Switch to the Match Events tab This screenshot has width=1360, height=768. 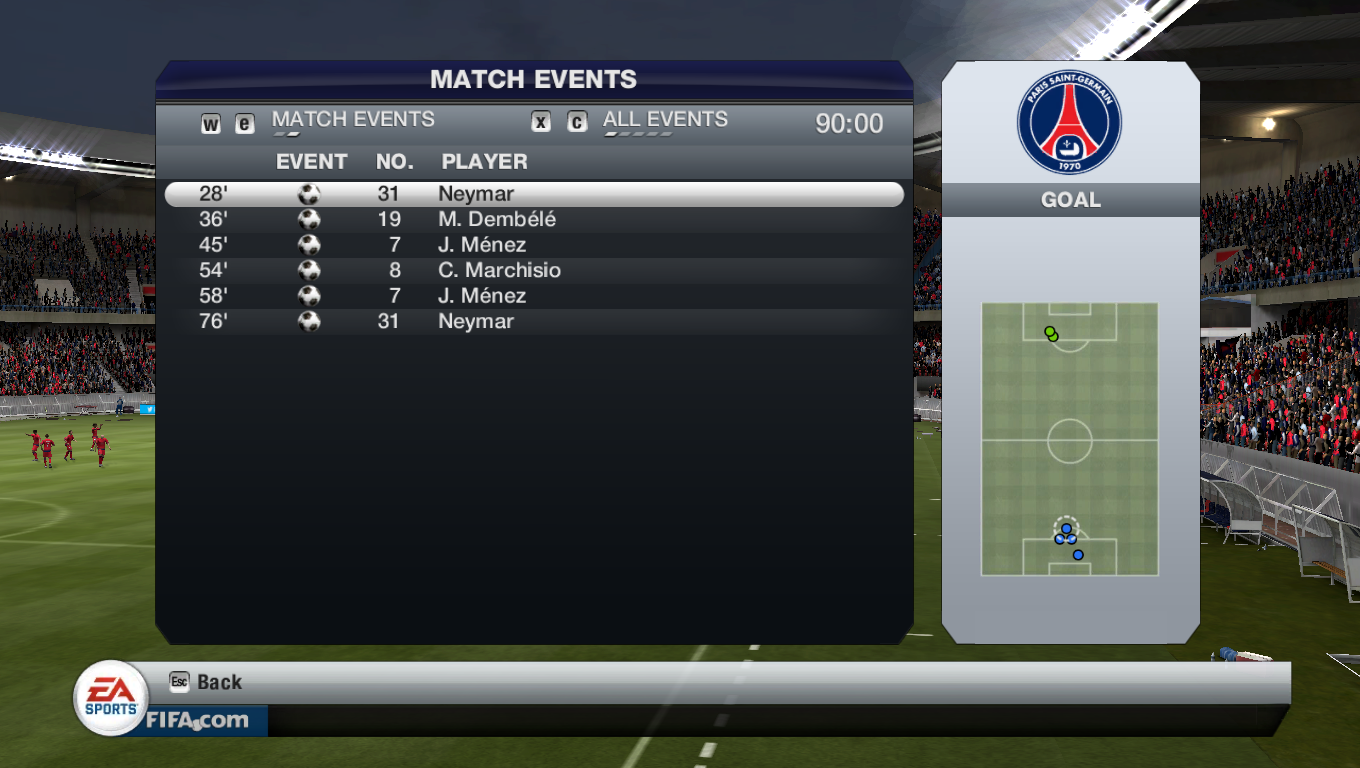tap(353, 120)
